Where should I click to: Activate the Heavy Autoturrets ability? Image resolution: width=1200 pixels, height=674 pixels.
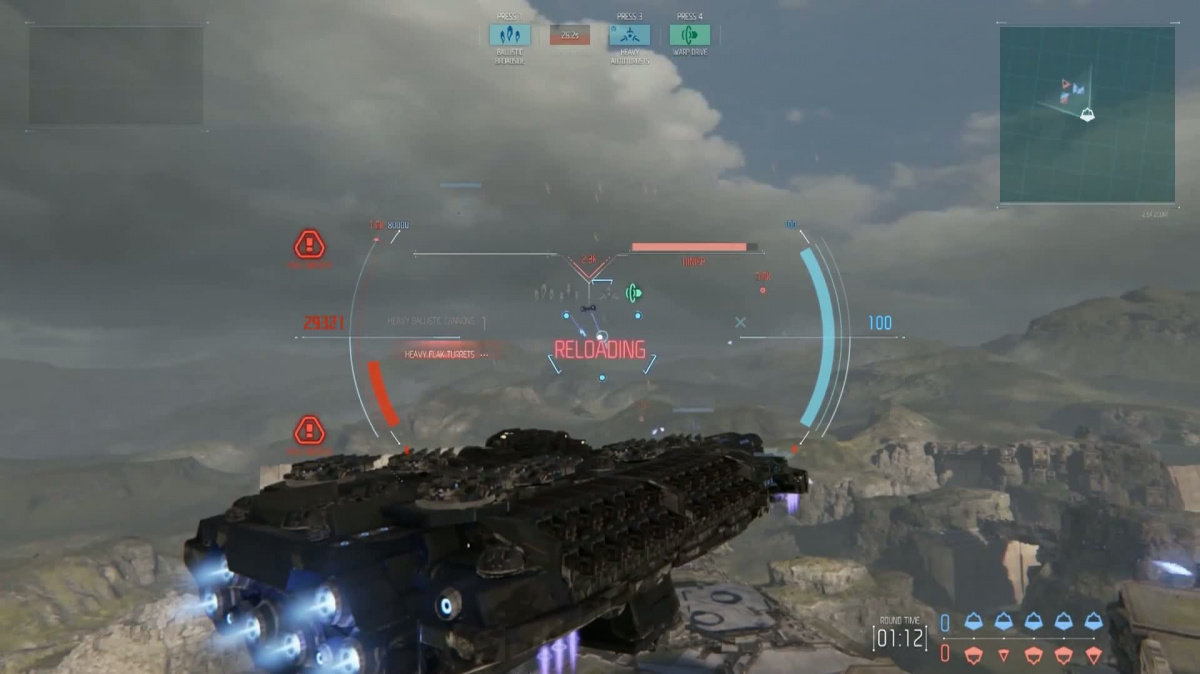pyautogui.click(x=629, y=35)
